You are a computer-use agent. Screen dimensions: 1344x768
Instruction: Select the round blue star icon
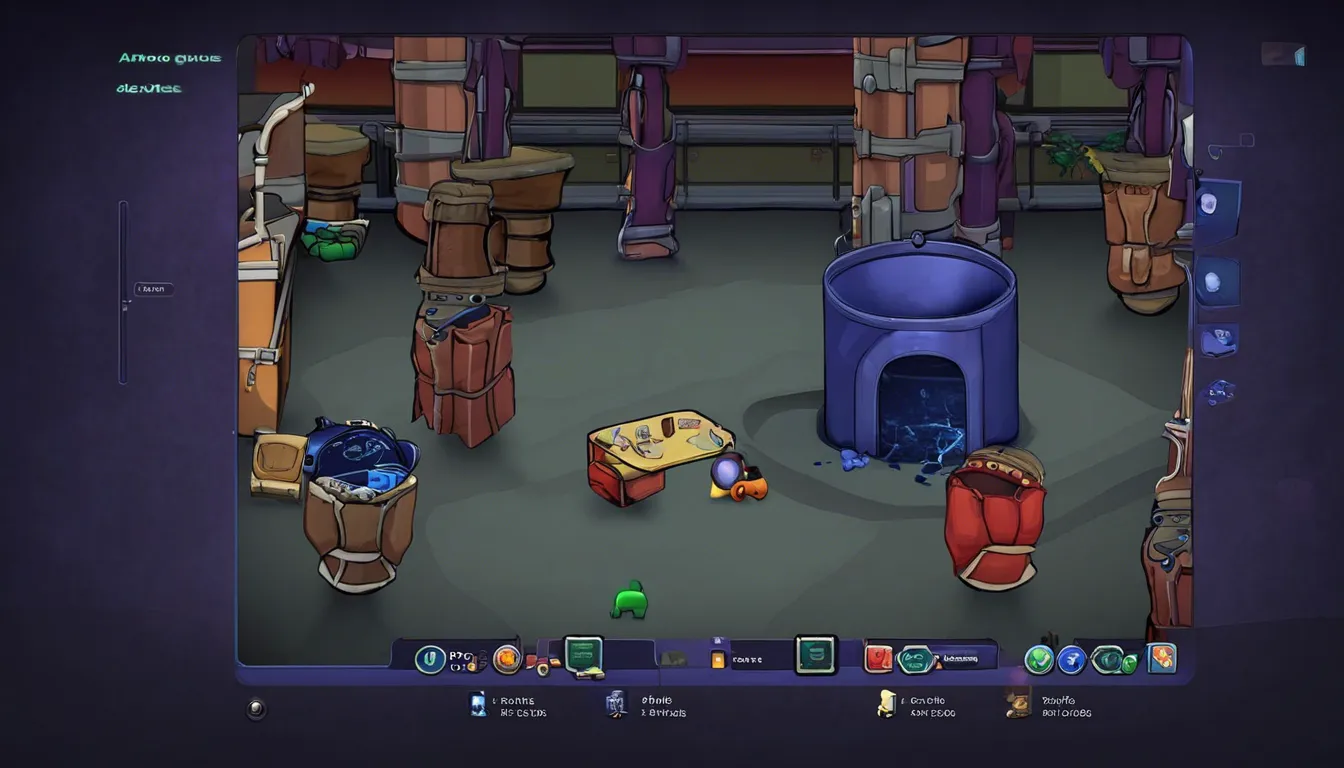coord(1072,659)
